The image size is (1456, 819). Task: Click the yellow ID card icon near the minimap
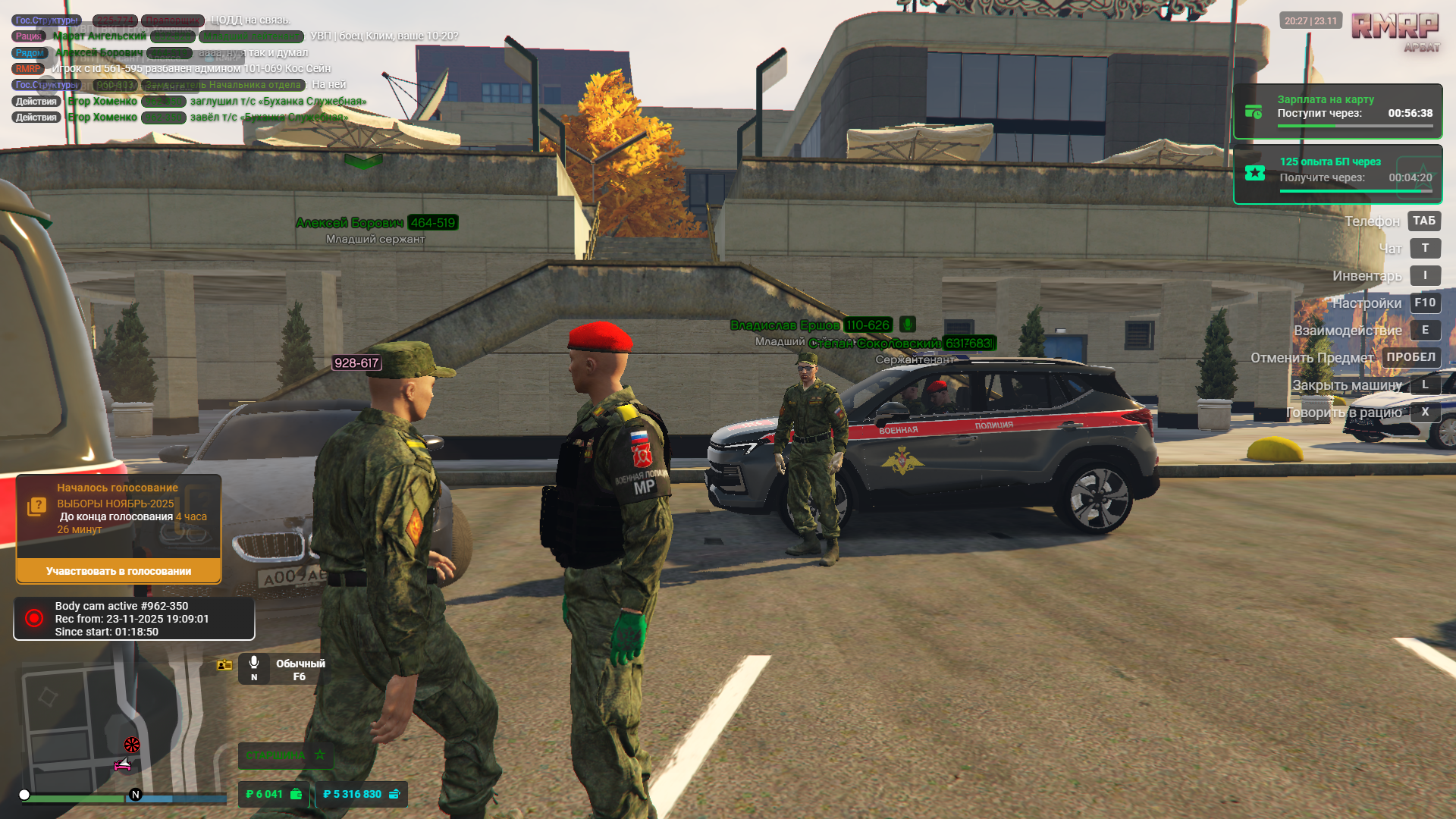point(224,665)
